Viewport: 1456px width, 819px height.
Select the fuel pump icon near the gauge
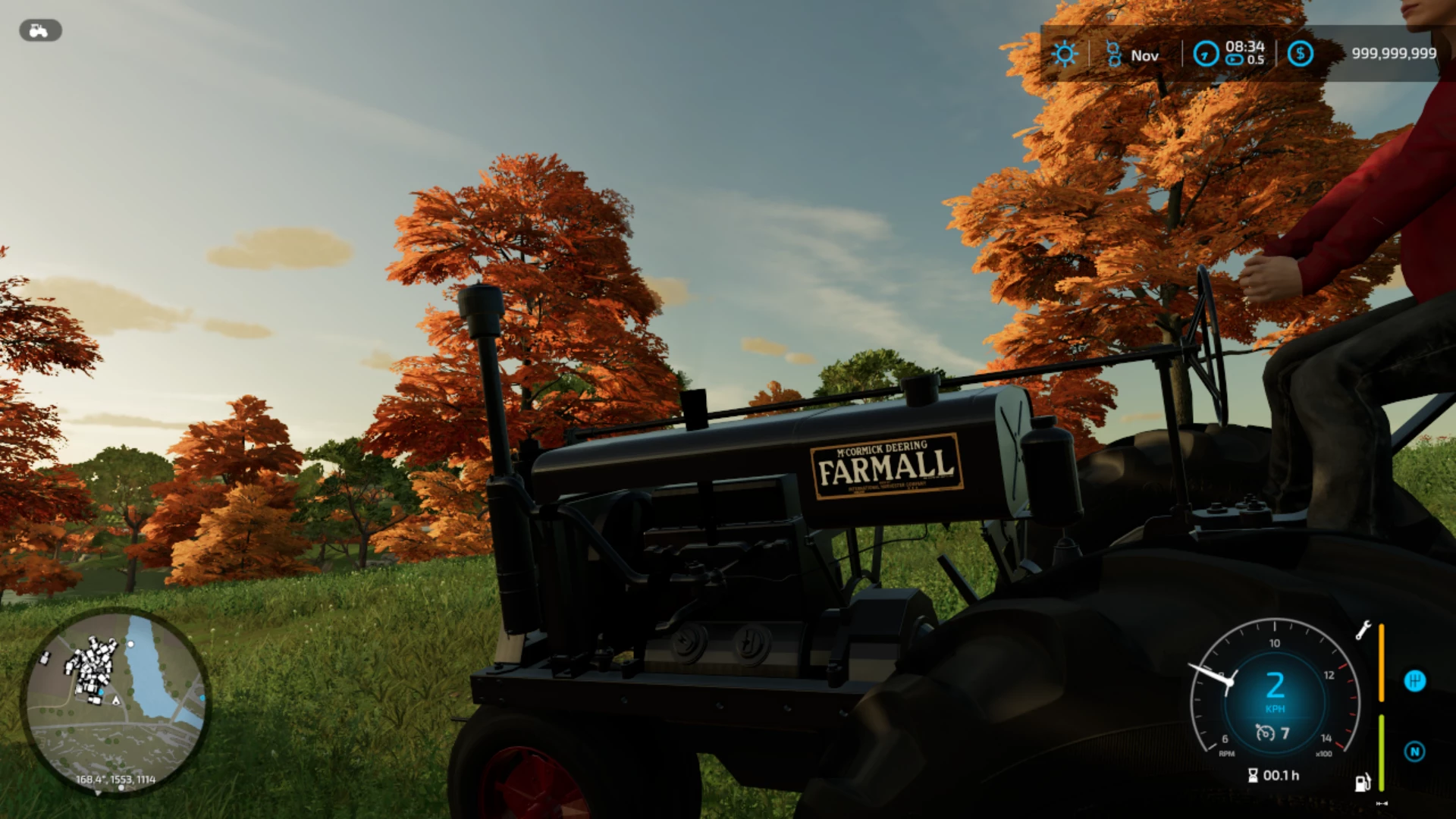point(1362,783)
